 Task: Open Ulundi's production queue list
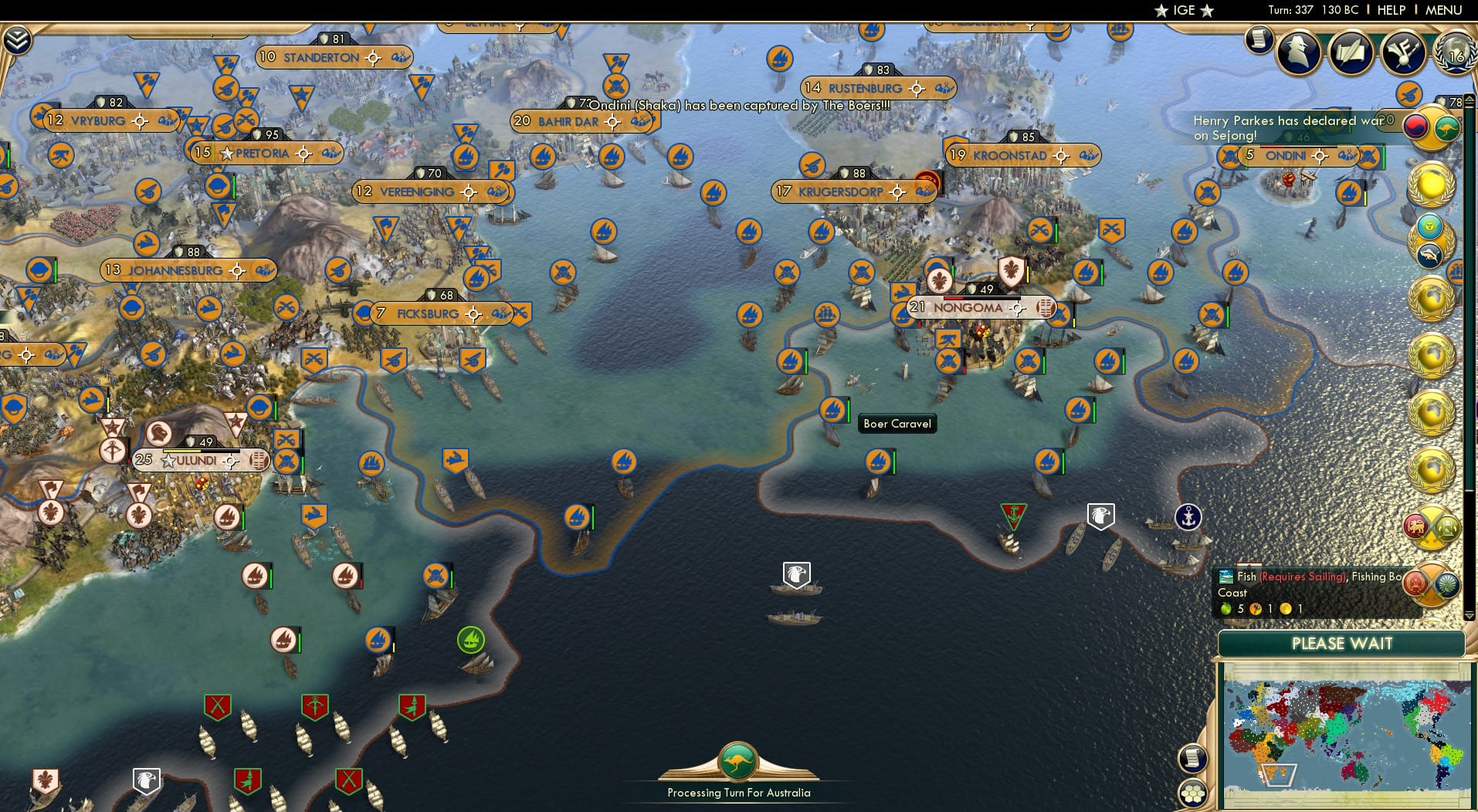click(258, 461)
